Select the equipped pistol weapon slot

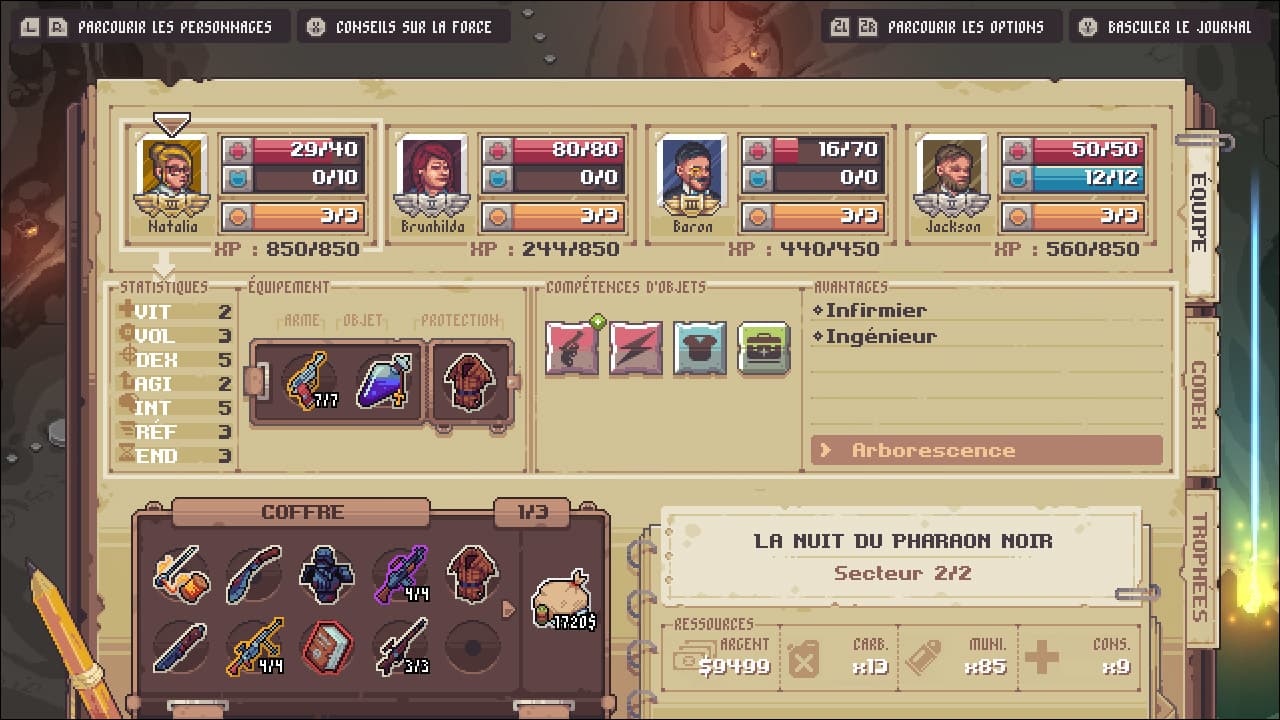(309, 380)
